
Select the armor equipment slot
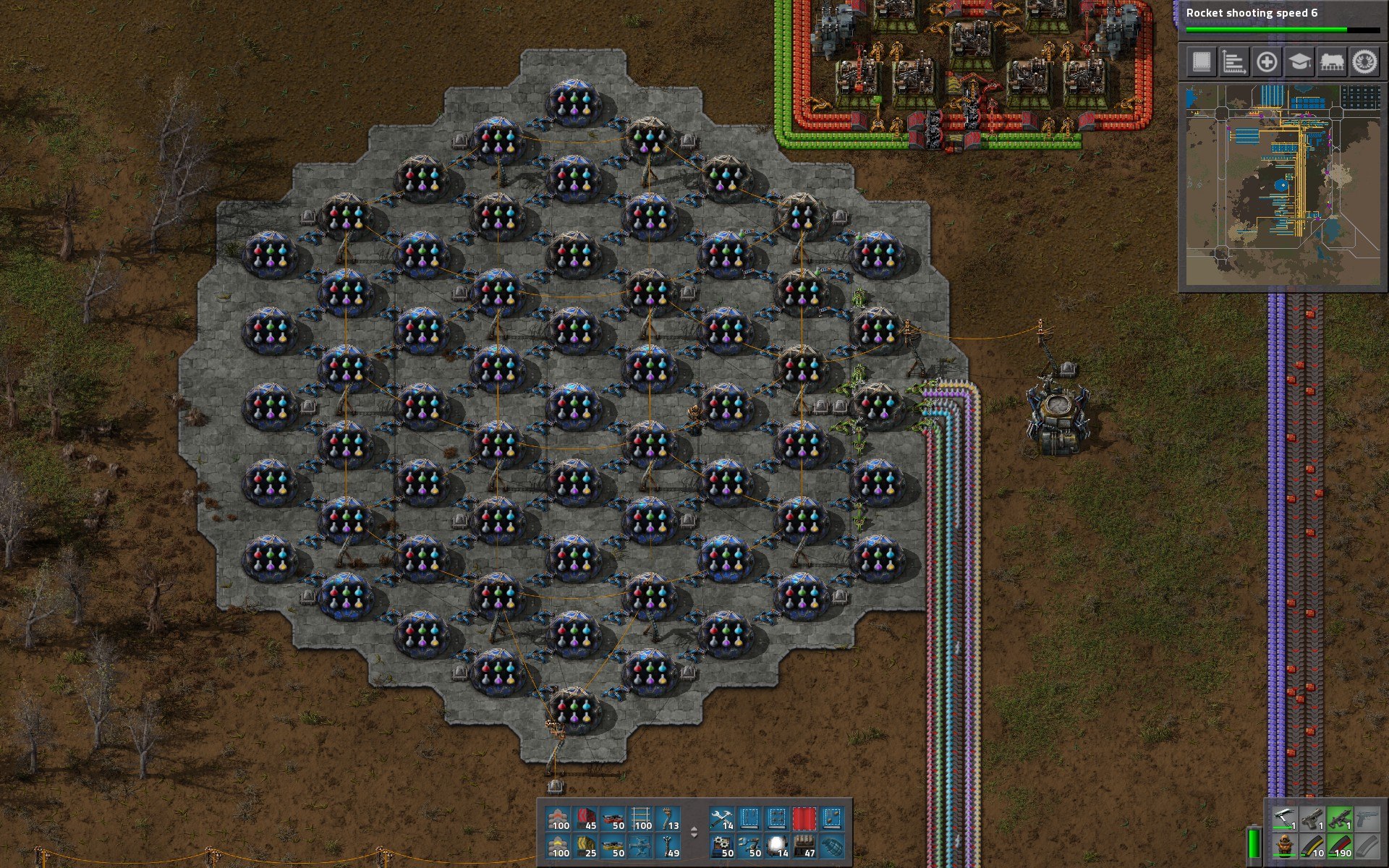click(x=1284, y=846)
